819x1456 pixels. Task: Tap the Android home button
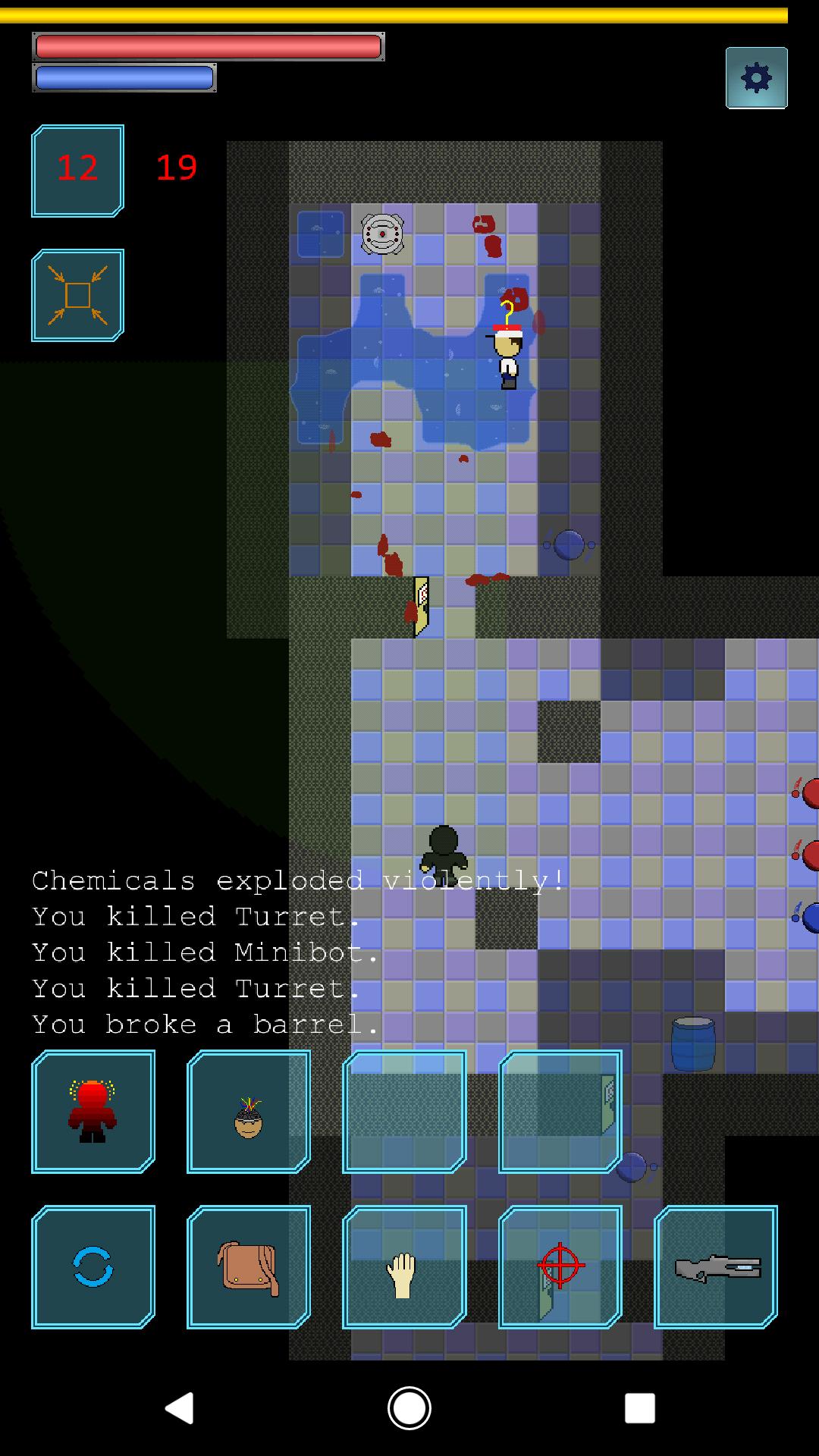coord(409,1408)
